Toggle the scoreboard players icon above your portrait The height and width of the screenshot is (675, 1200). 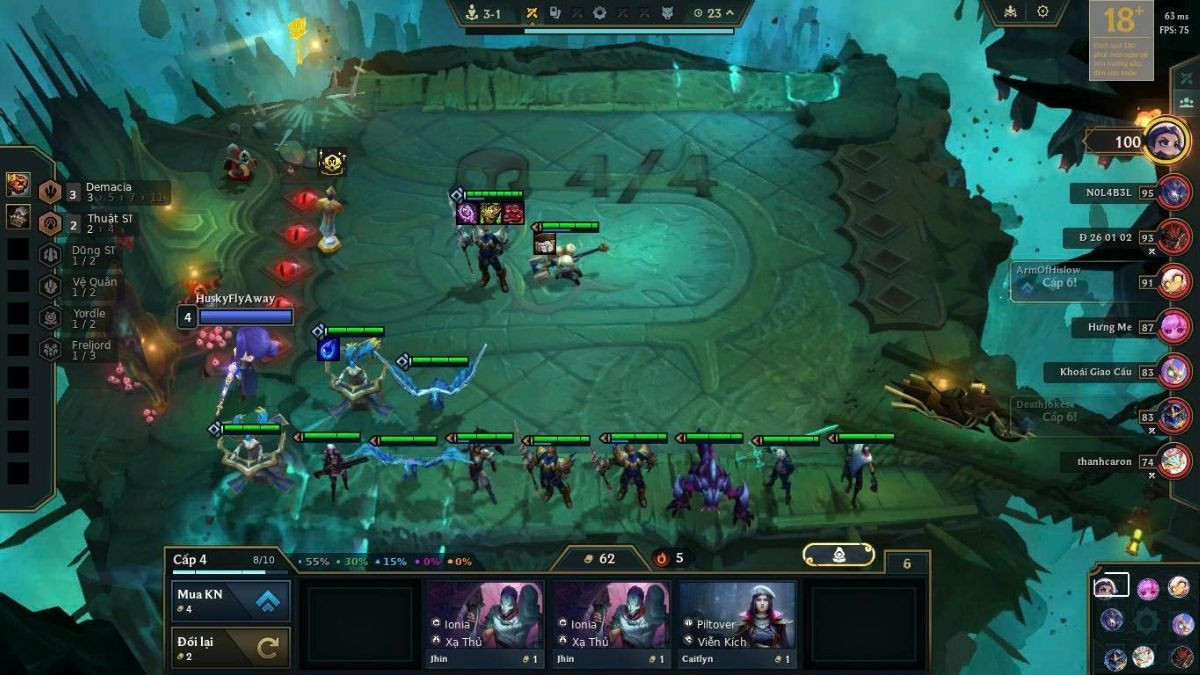(1186, 102)
